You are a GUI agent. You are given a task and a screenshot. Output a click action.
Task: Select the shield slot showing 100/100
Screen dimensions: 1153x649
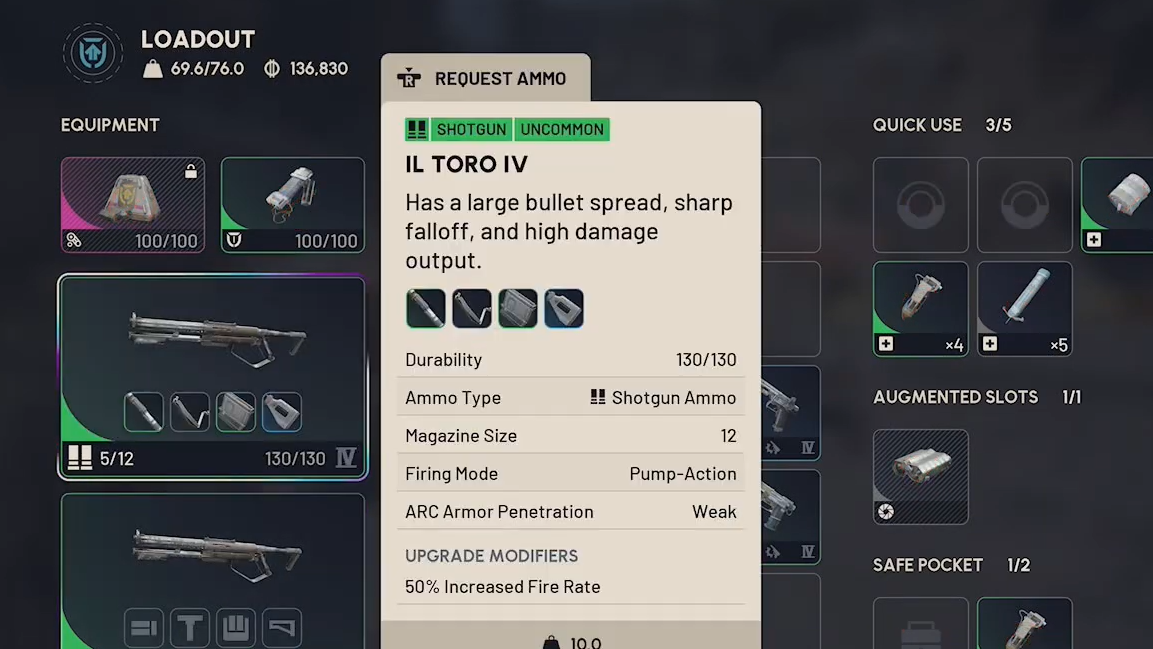tap(292, 205)
